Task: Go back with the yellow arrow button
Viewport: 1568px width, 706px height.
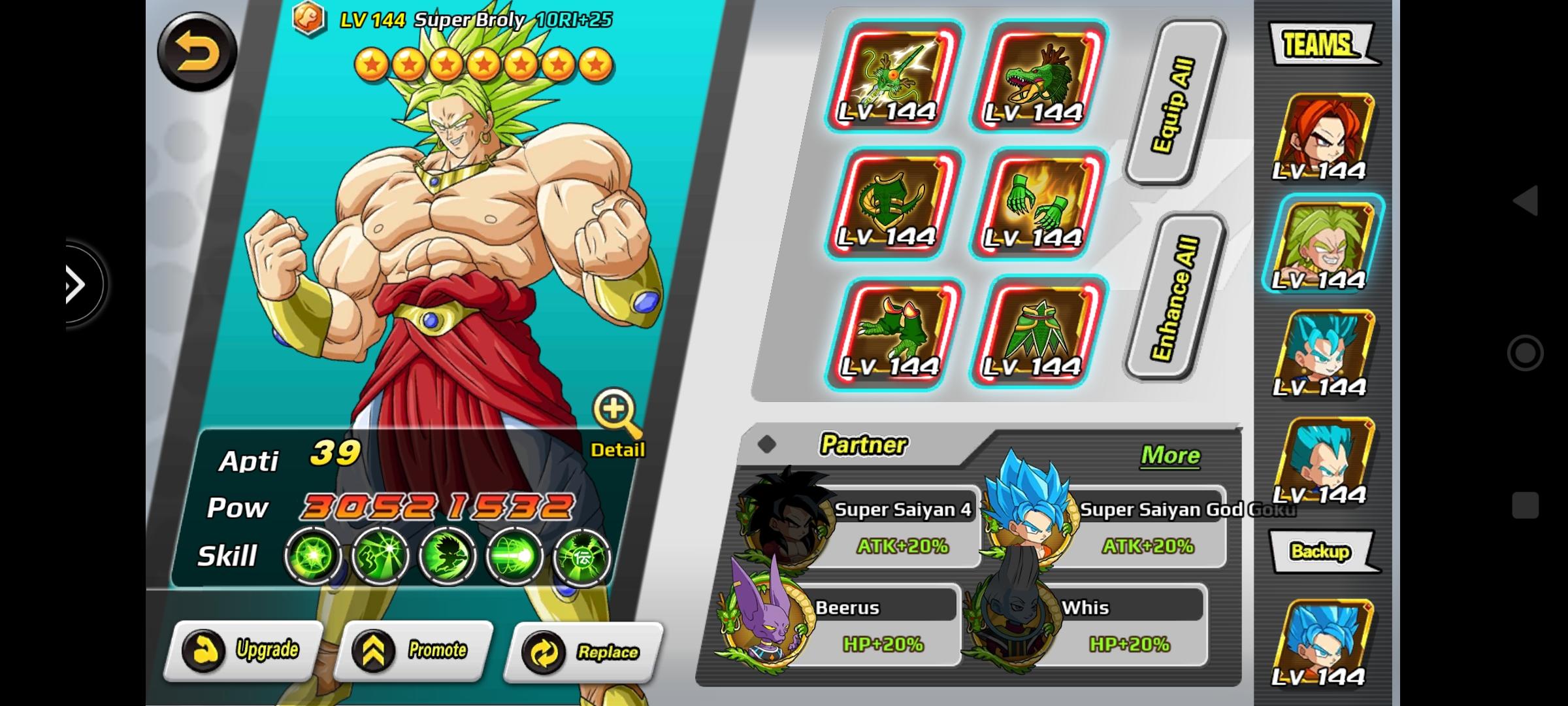Action: tap(197, 52)
